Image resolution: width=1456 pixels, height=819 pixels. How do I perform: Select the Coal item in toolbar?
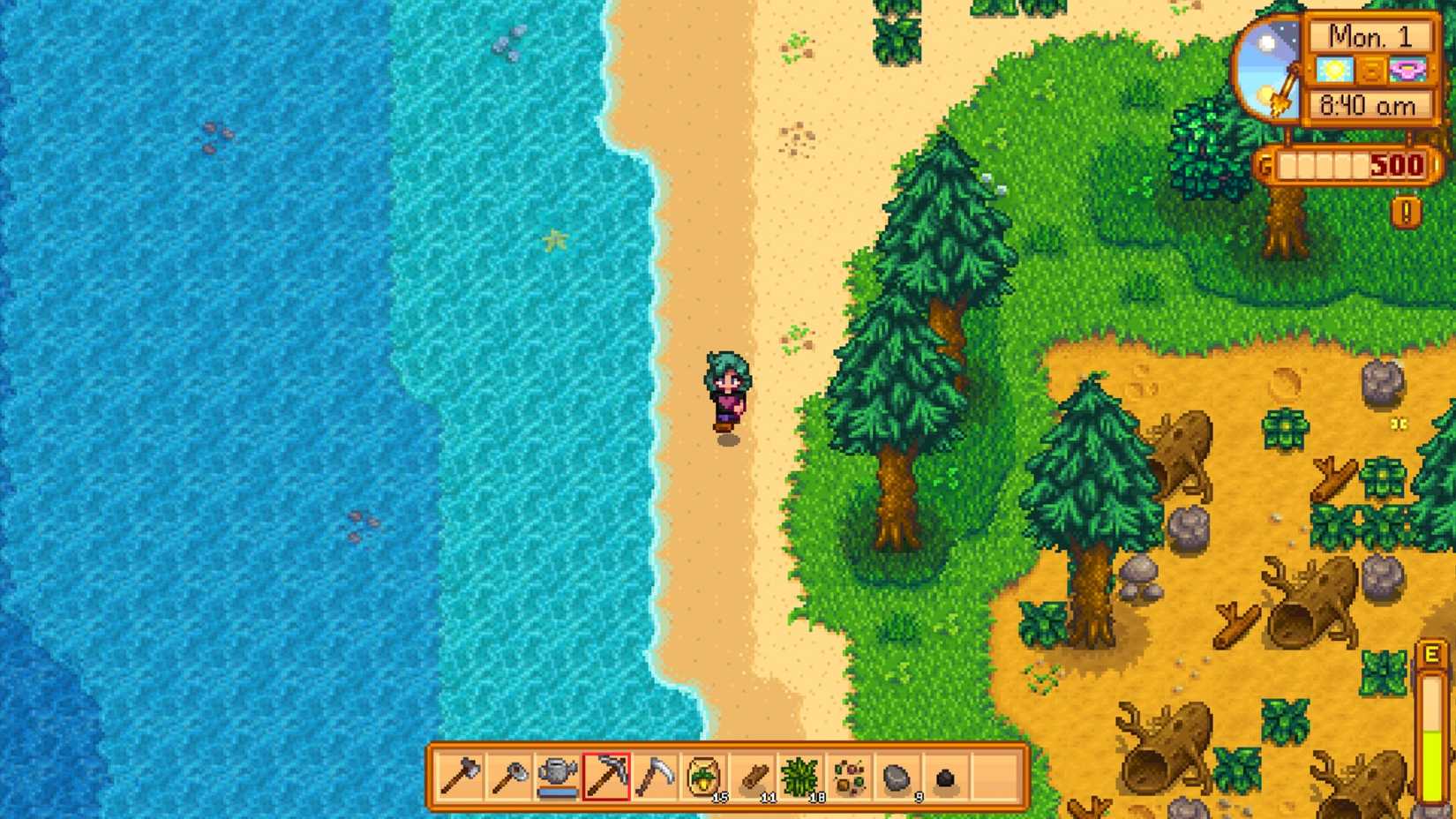946,778
